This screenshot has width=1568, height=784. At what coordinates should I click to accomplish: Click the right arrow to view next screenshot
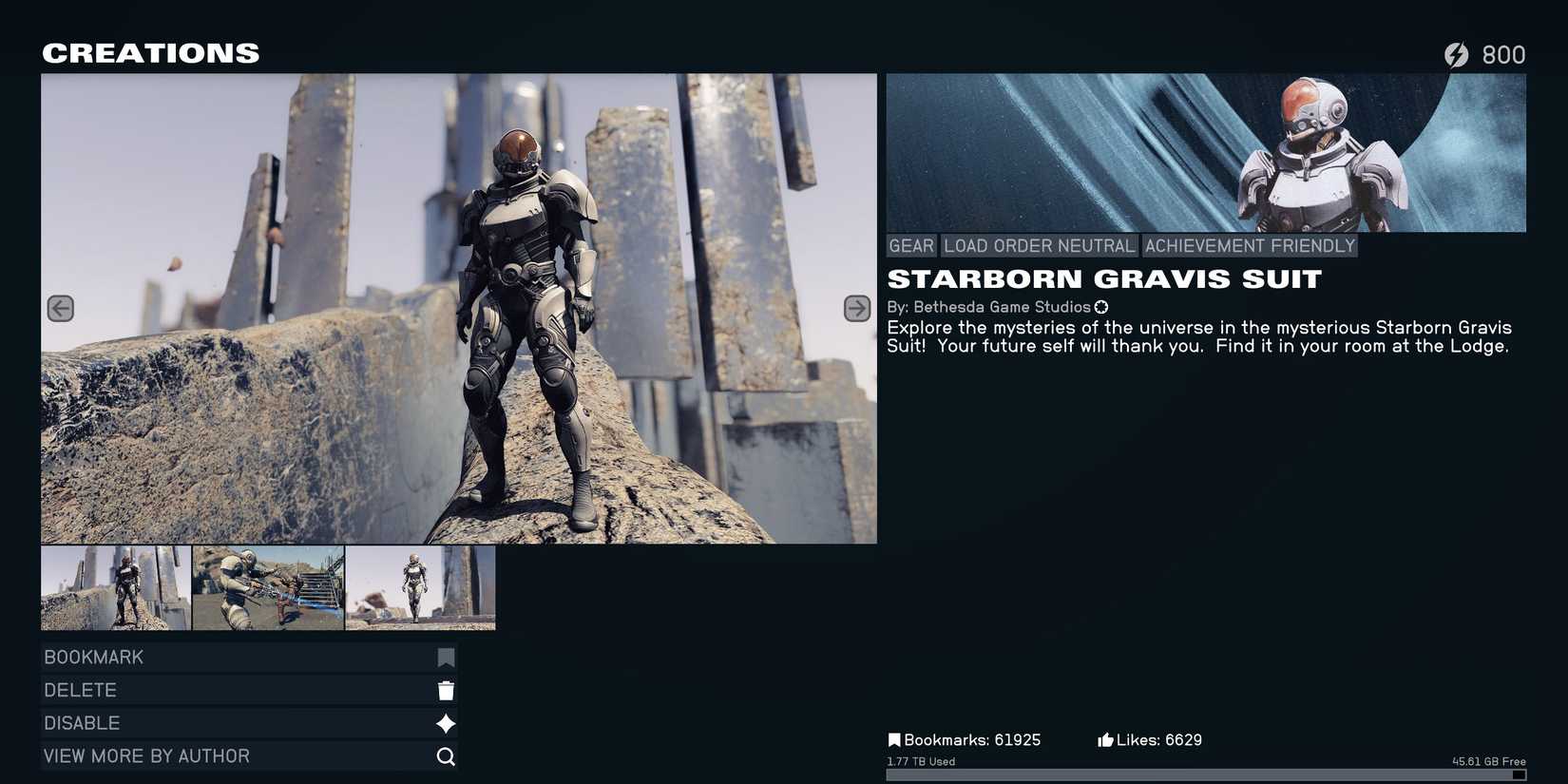tap(855, 307)
